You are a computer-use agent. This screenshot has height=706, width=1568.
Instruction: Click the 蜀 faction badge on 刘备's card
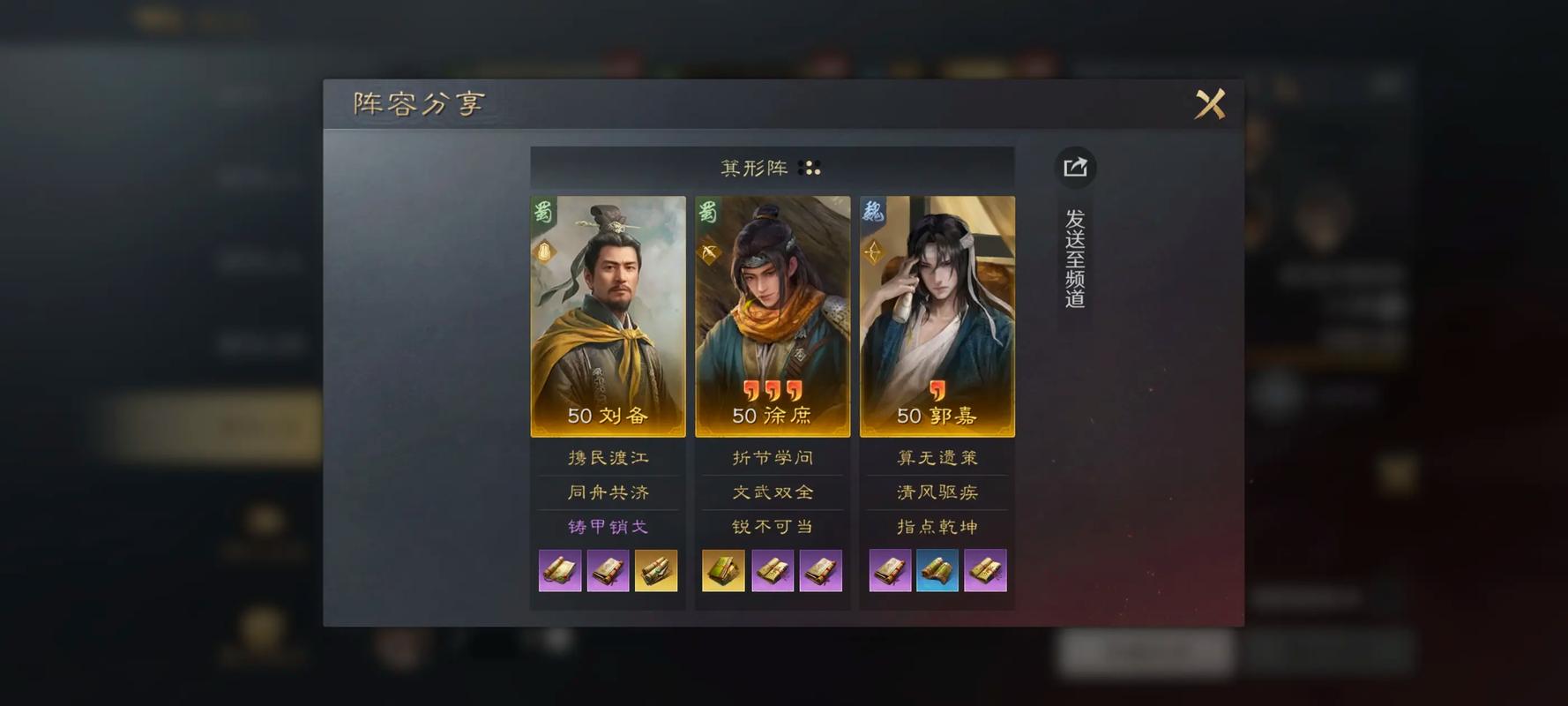tap(542, 210)
